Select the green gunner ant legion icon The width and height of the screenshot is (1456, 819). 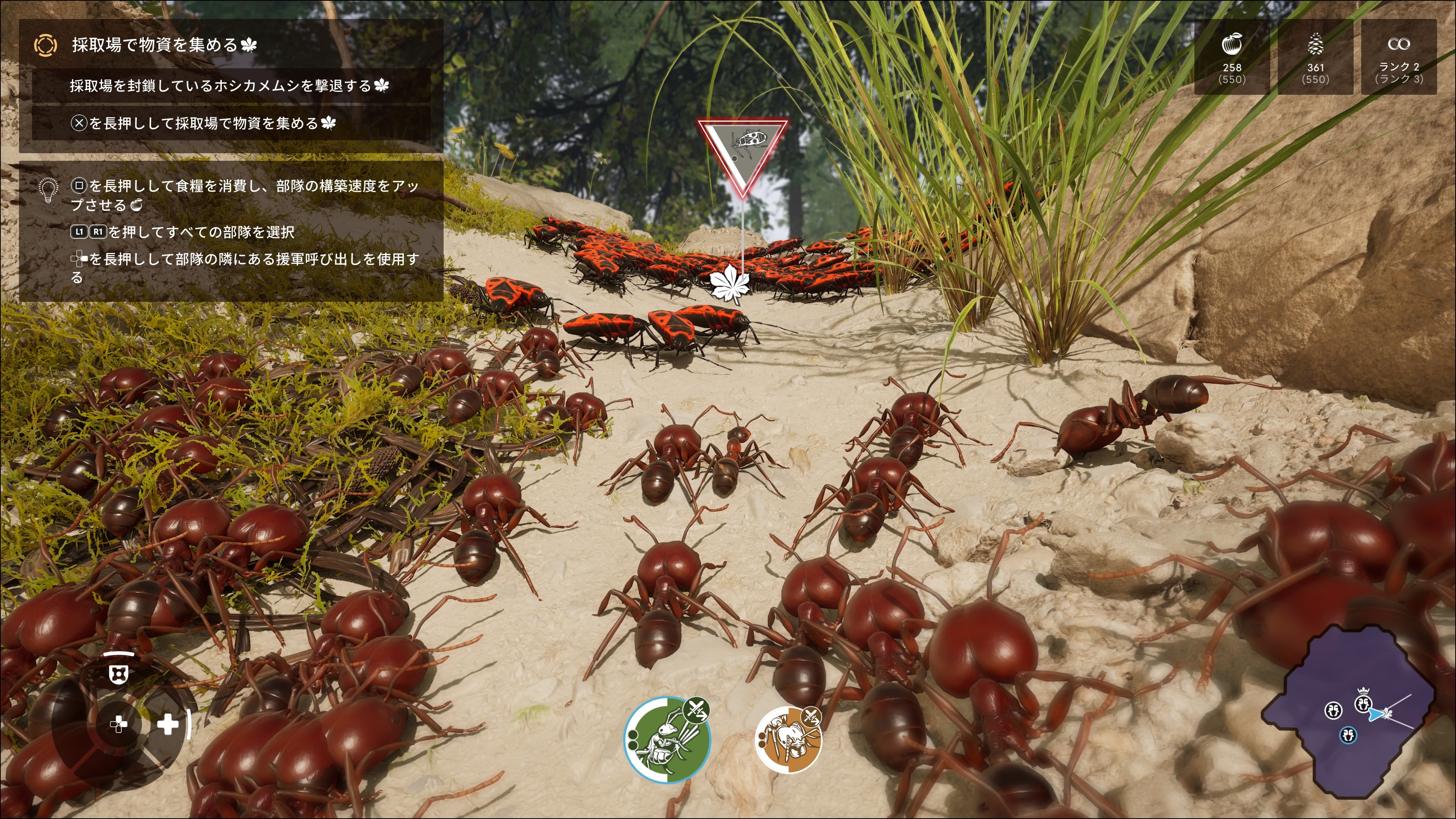click(667, 739)
